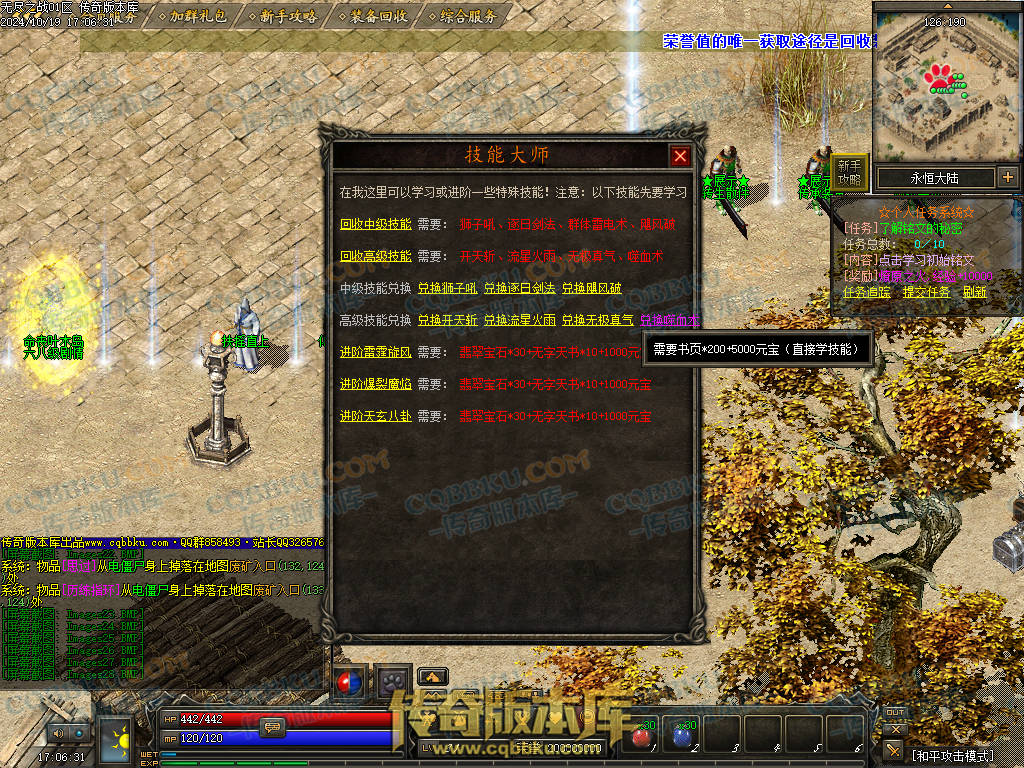Select the 进阶雷霆旋风 upgrade option
Viewport: 1024px width, 768px height.
point(375,352)
